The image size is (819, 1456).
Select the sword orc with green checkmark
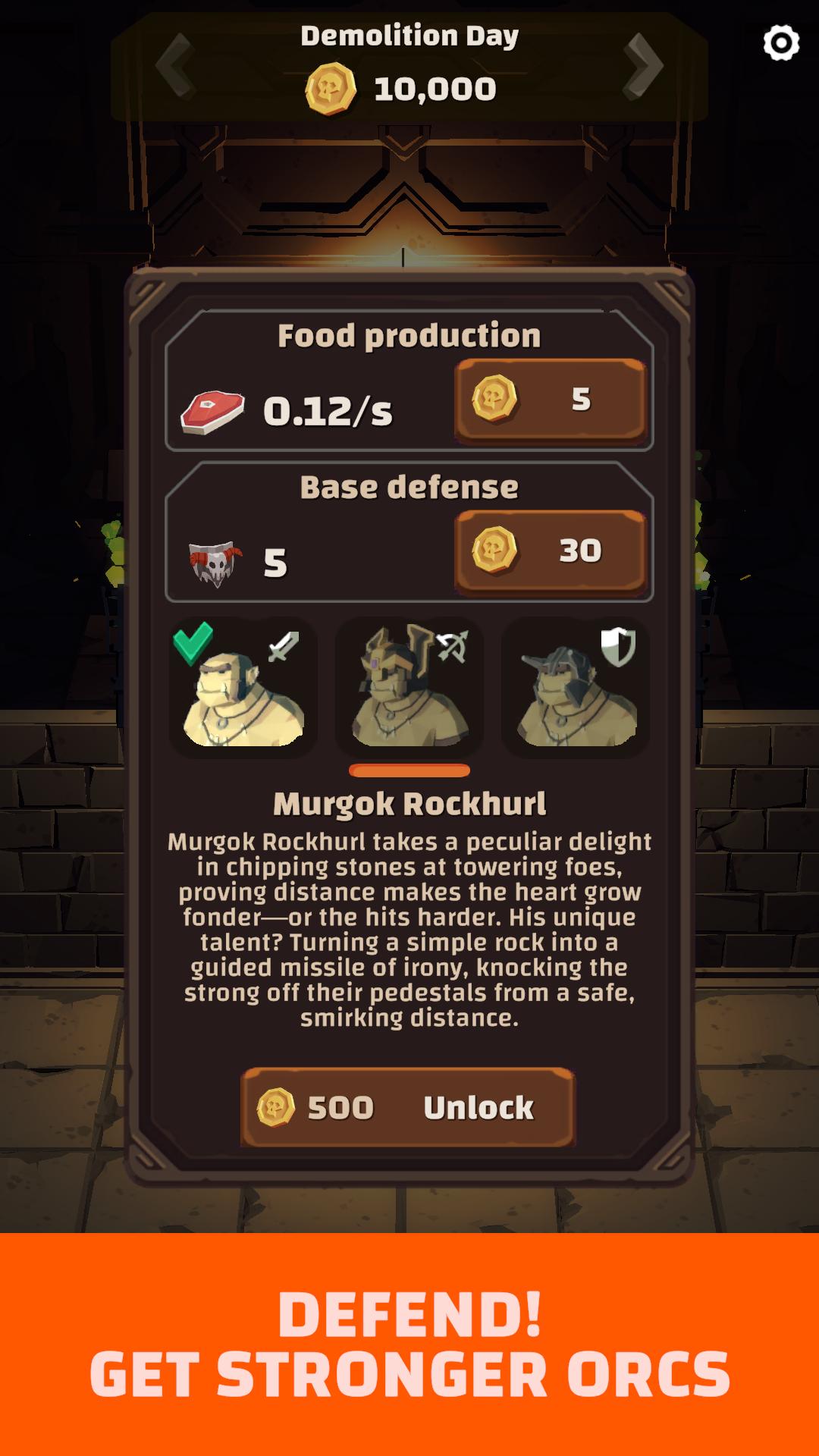pyautogui.click(x=243, y=688)
